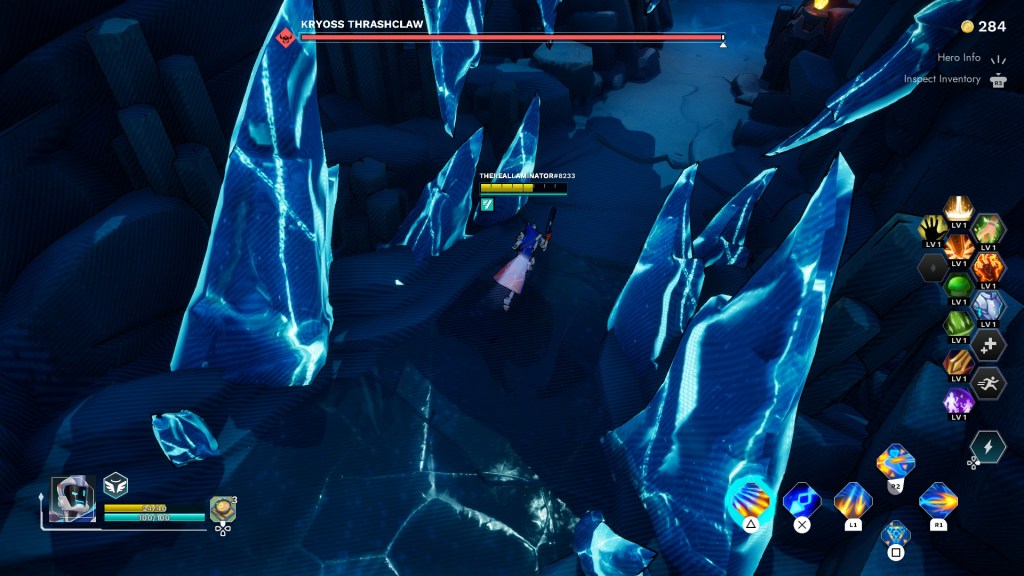Activate the square triangle-emblem ability

[x=895, y=534]
